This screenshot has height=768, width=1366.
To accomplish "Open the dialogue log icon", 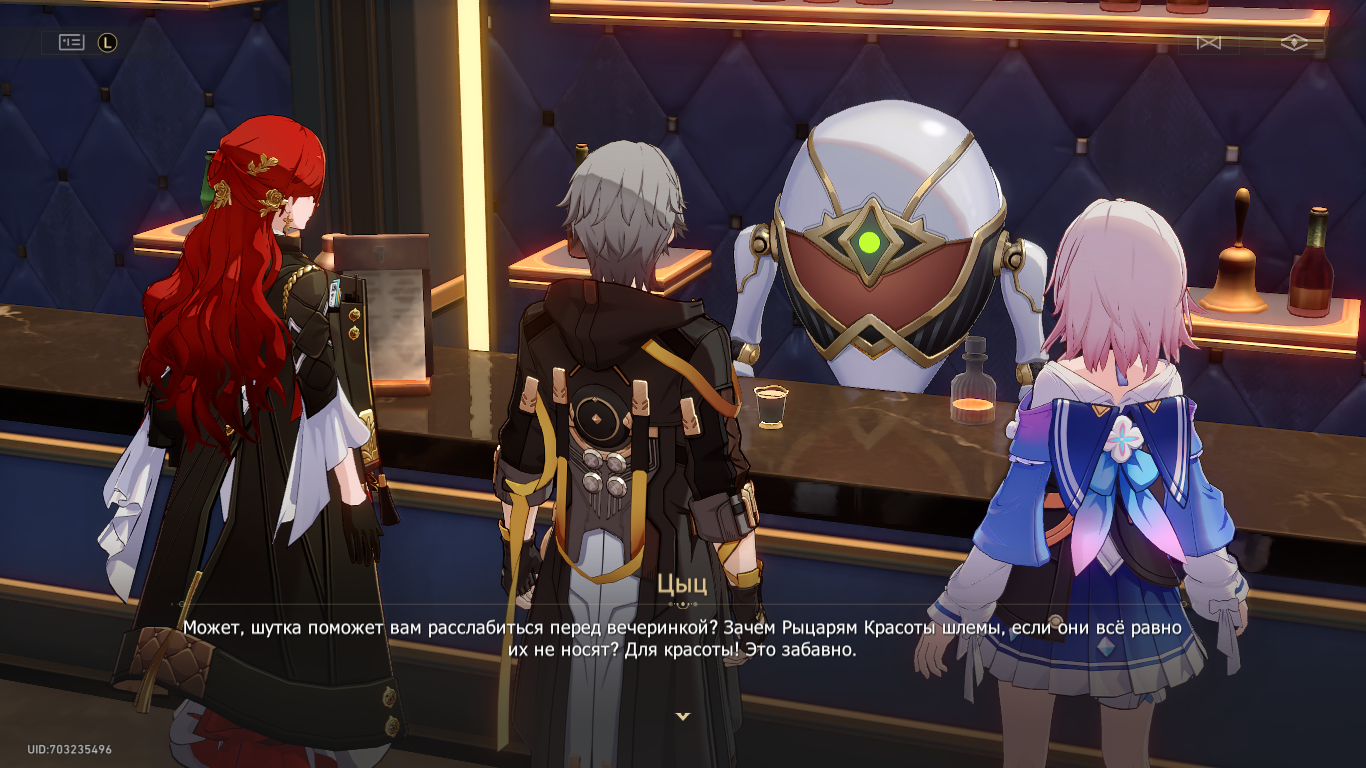I will (71, 42).
